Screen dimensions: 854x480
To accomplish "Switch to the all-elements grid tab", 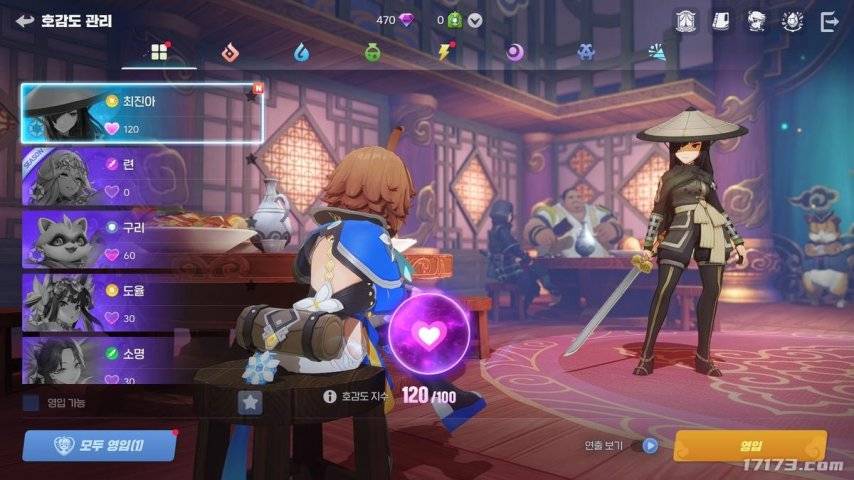I will pos(158,51).
